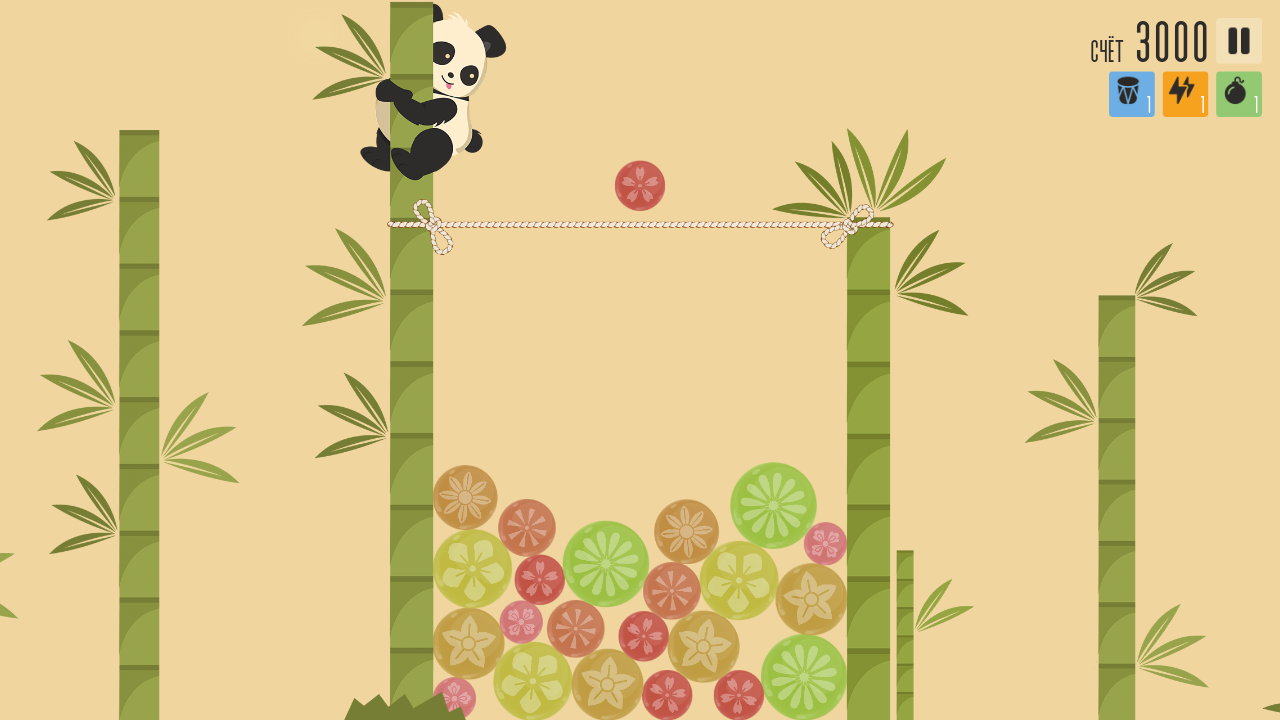Viewport: 1280px width, 720px height.
Task: Activate the blue drum power-up
Action: pos(1130,93)
